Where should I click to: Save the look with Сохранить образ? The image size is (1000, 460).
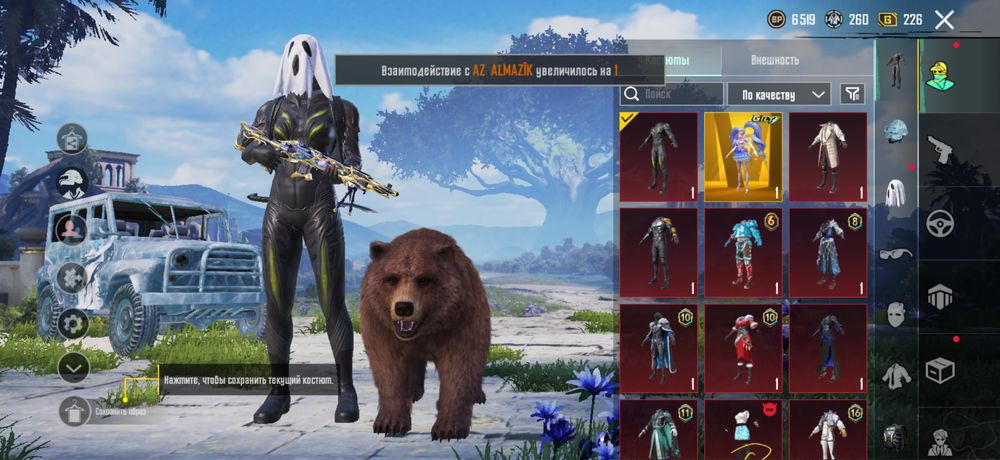pos(74,411)
